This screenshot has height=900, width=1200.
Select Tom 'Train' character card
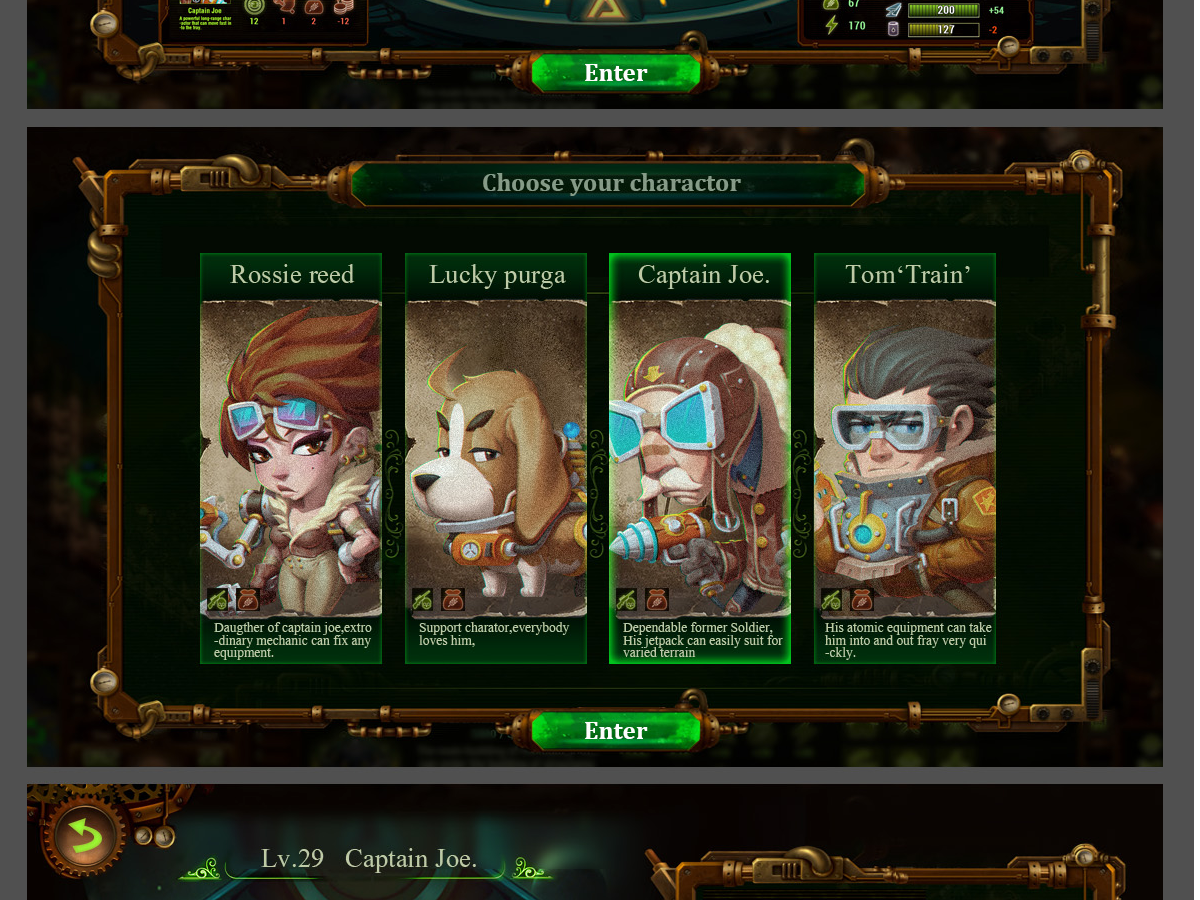(905, 458)
